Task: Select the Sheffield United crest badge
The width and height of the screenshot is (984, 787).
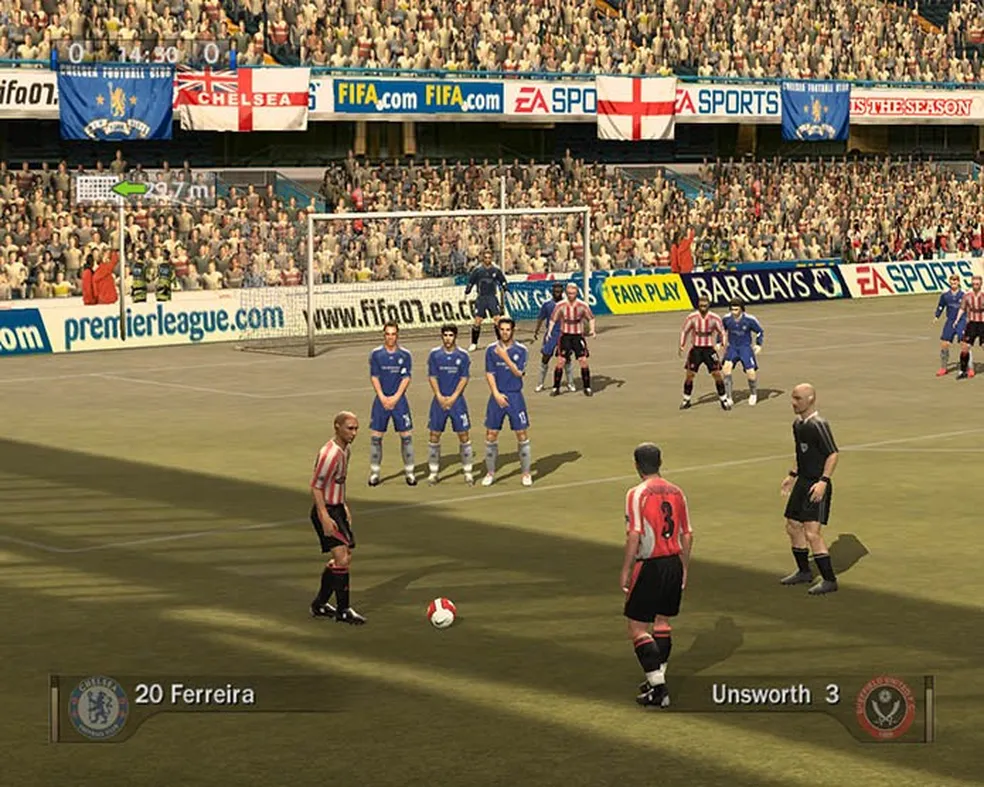Action: tap(885, 707)
